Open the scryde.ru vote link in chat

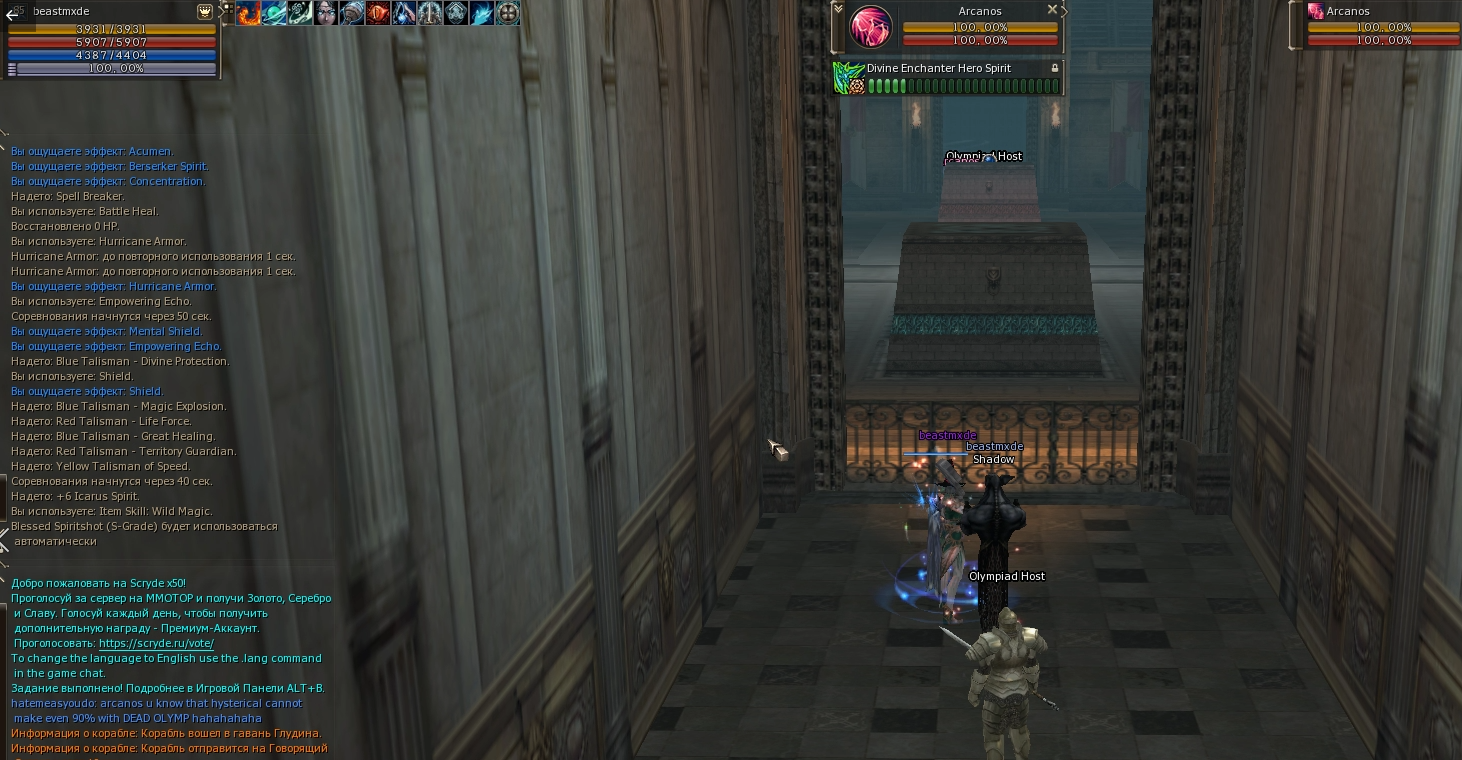click(x=156, y=643)
